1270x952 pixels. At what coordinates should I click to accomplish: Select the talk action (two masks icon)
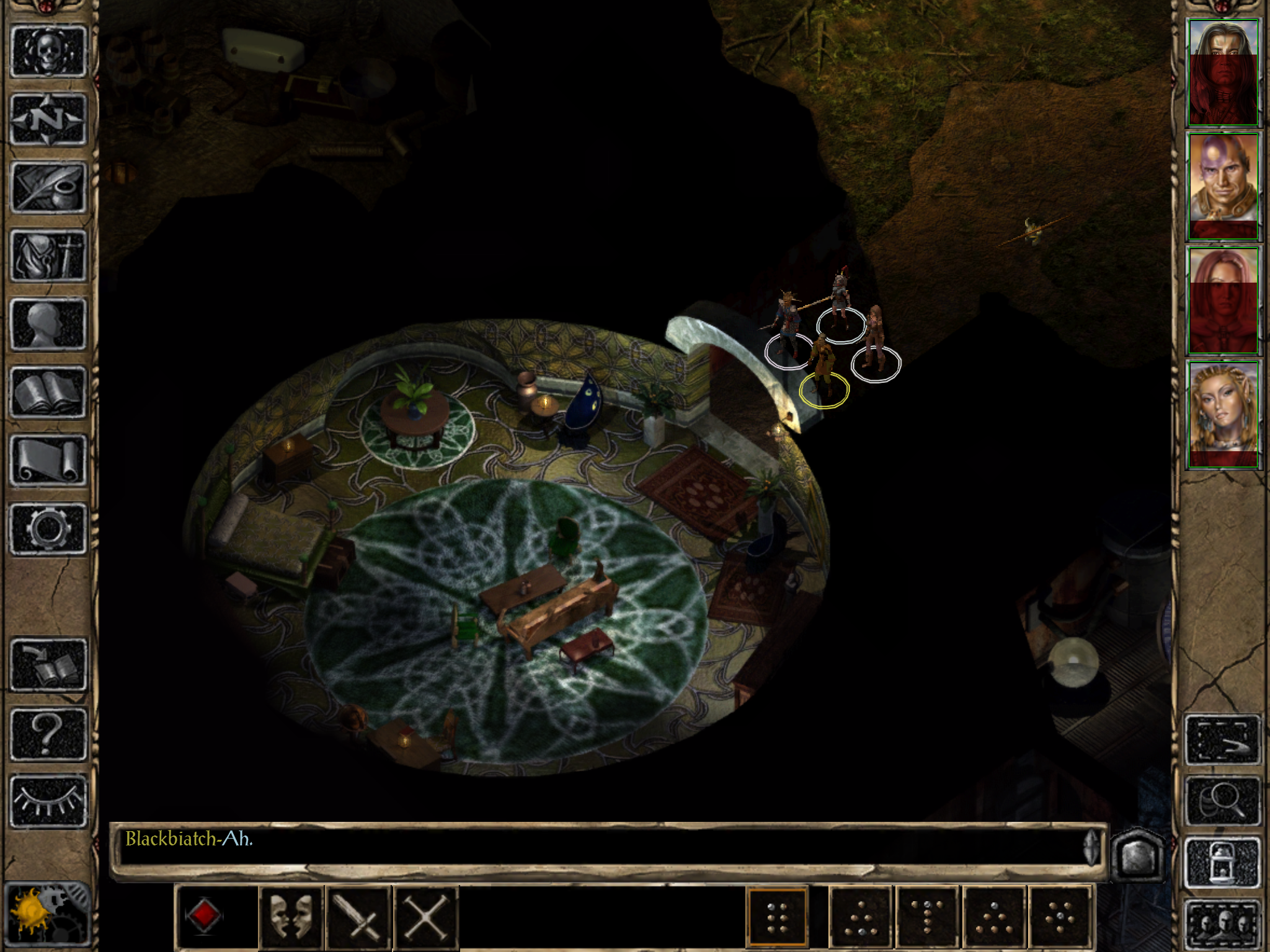tap(291, 917)
